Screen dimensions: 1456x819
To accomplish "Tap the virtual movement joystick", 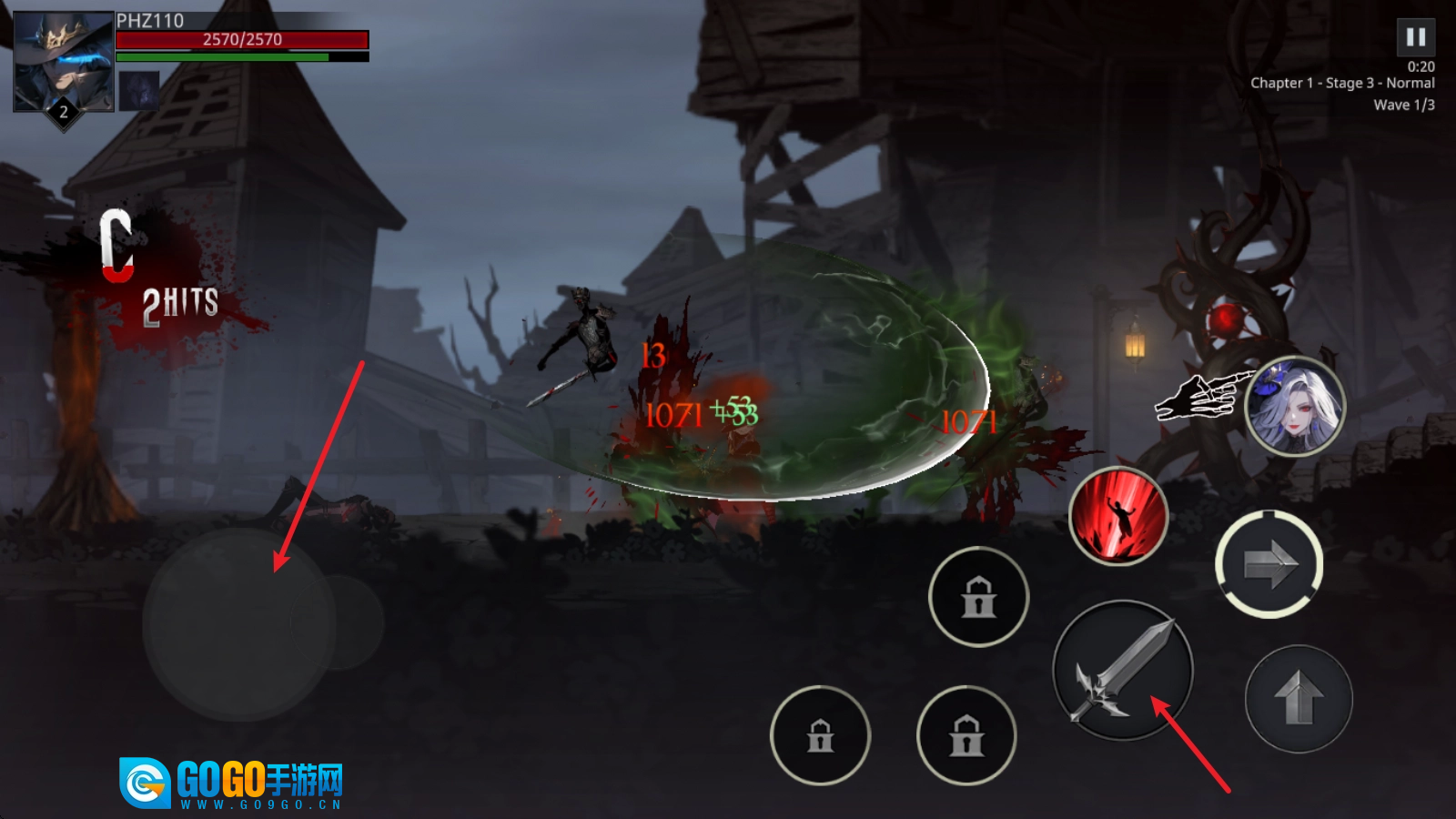I will (239, 624).
